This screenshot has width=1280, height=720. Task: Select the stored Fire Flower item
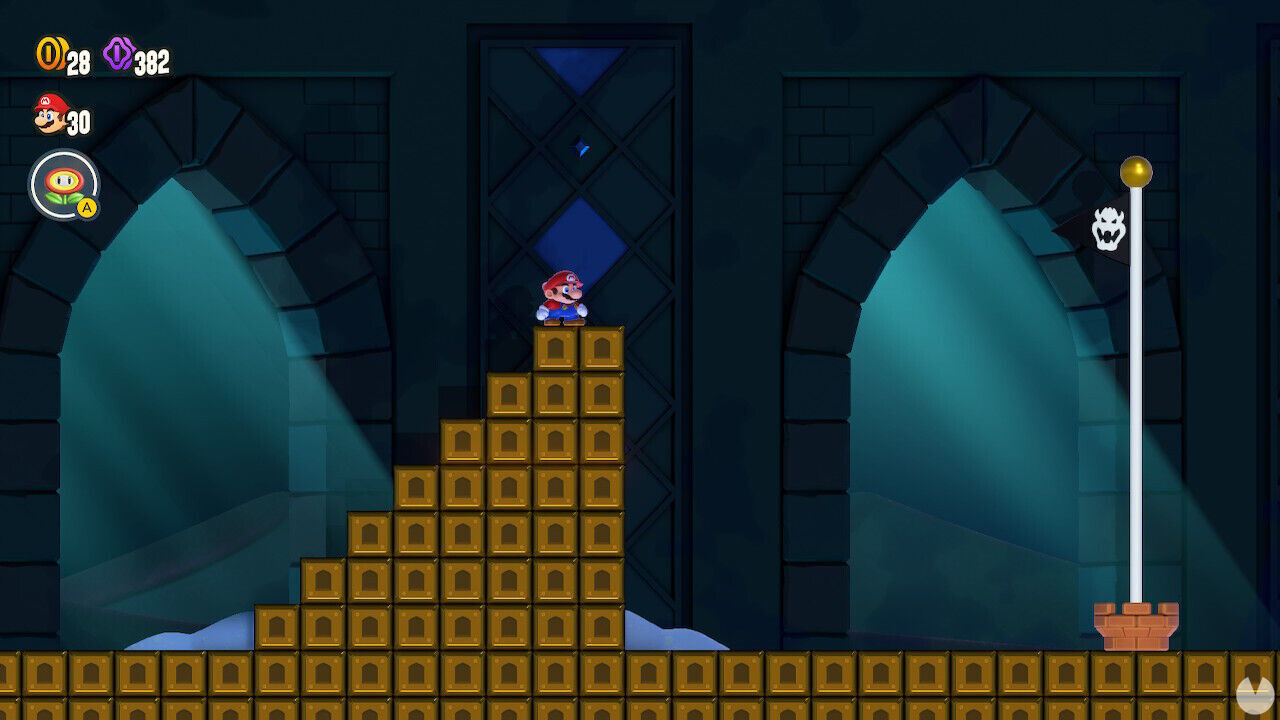pos(62,182)
